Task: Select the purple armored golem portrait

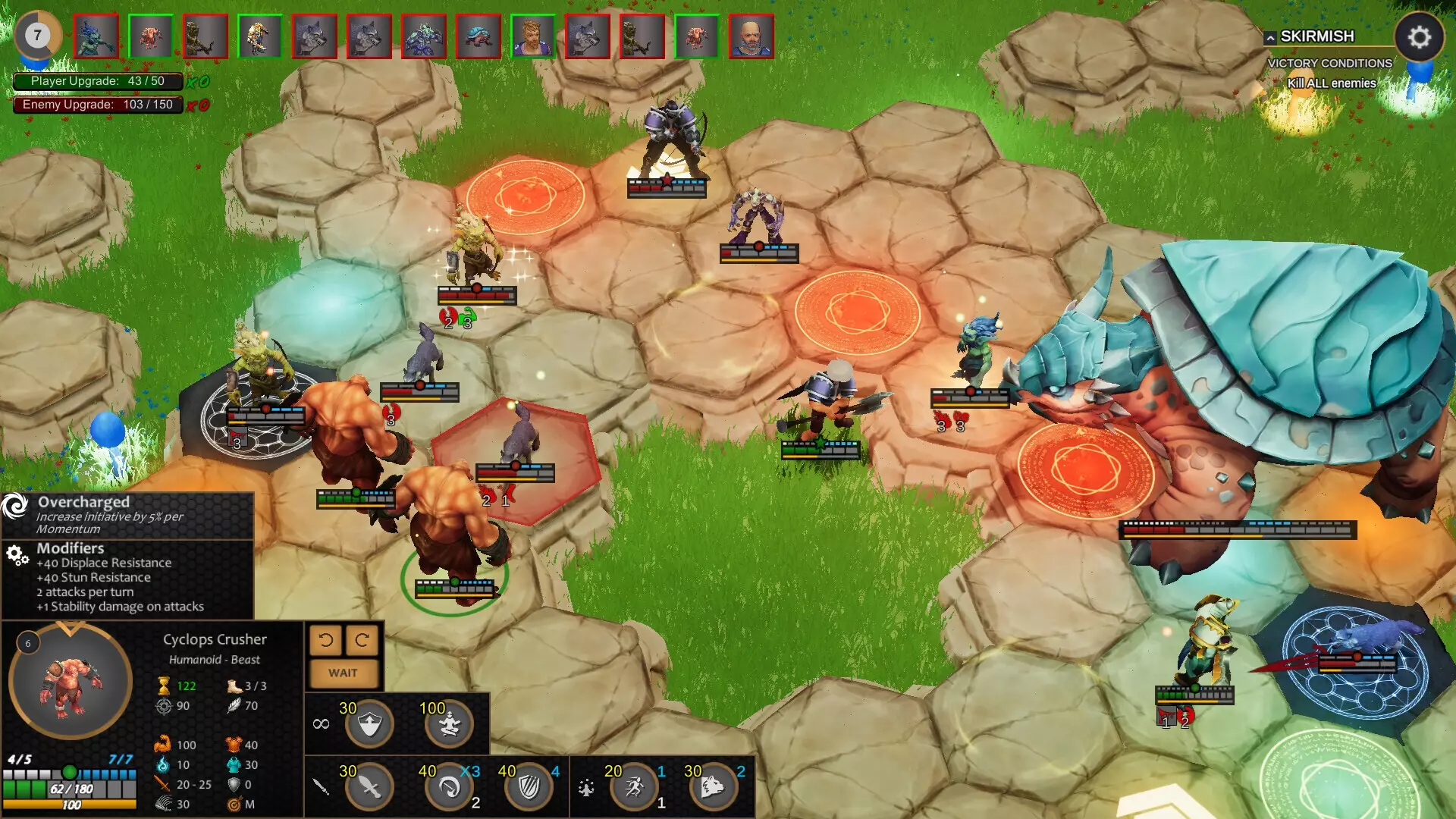Action: click(x=424, y=36)
